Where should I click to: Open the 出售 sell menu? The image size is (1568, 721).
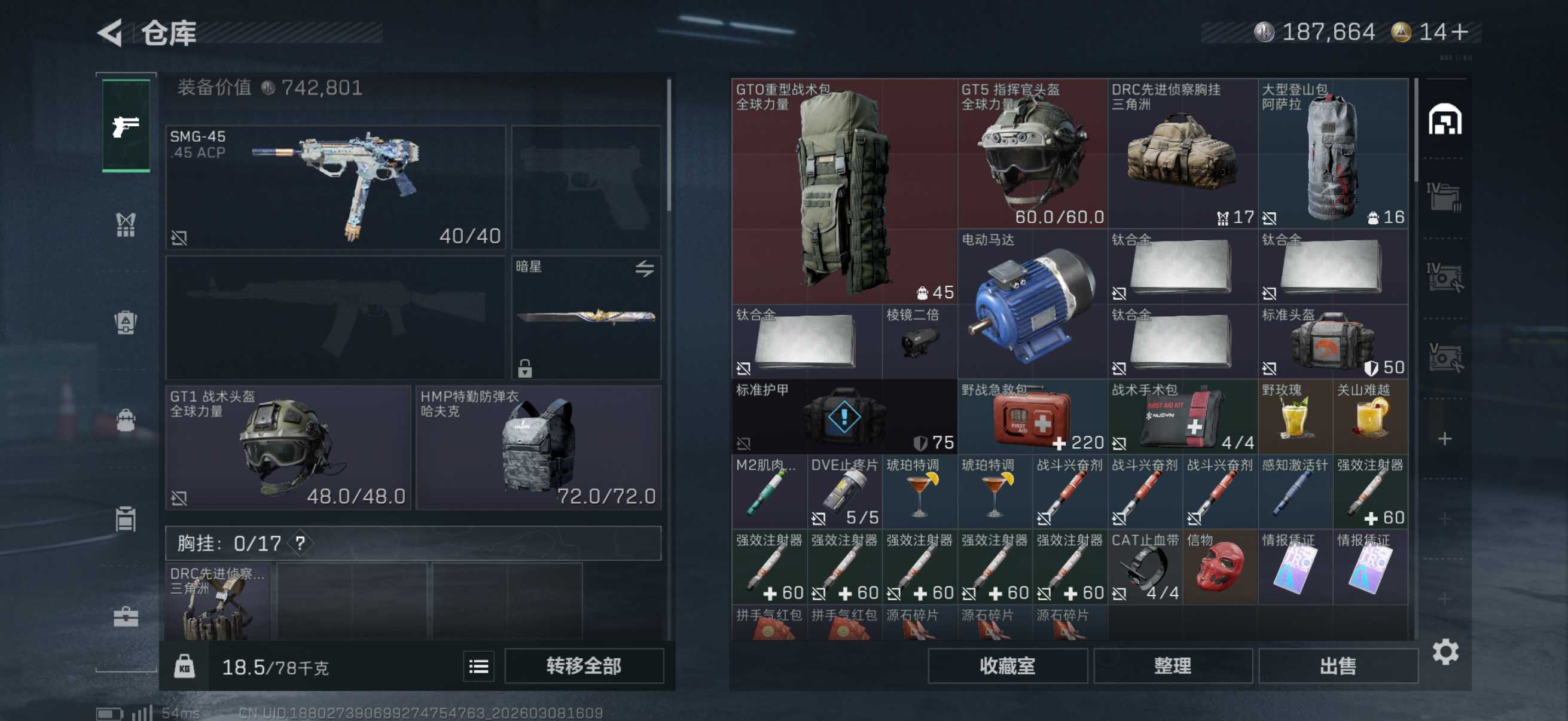coord(1337,665)
